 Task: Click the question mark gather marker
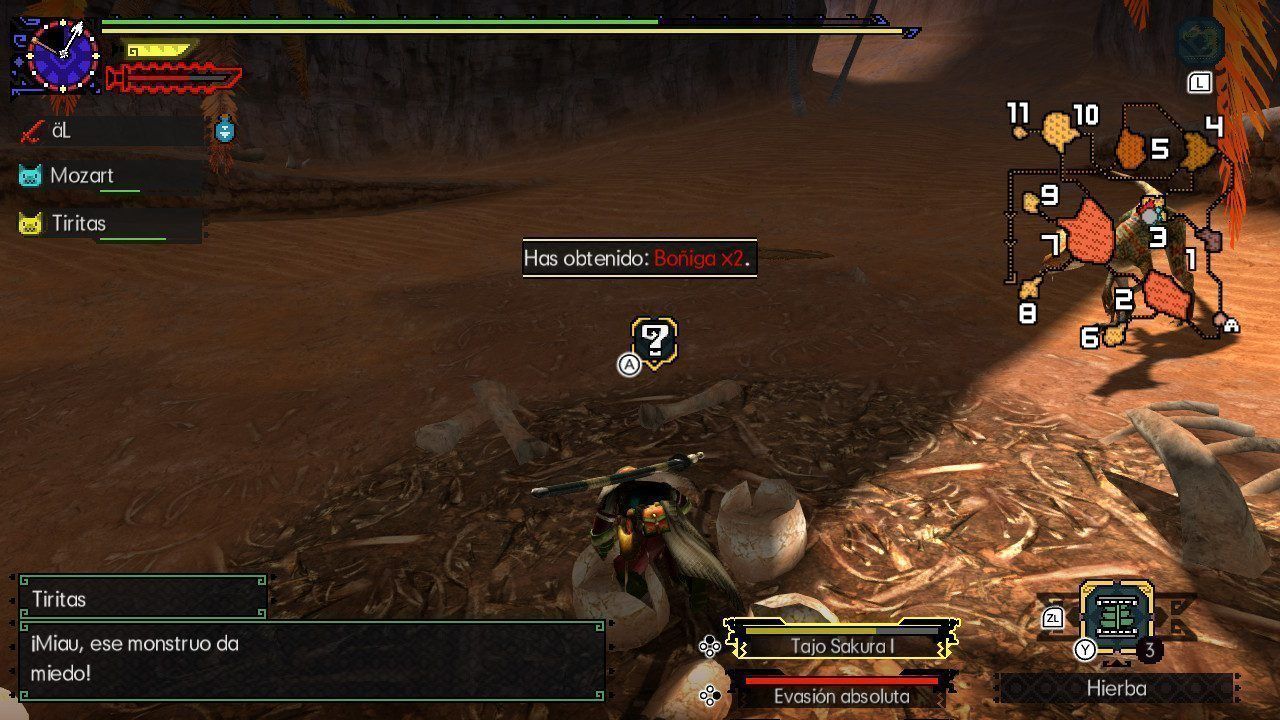pos(655,342)
